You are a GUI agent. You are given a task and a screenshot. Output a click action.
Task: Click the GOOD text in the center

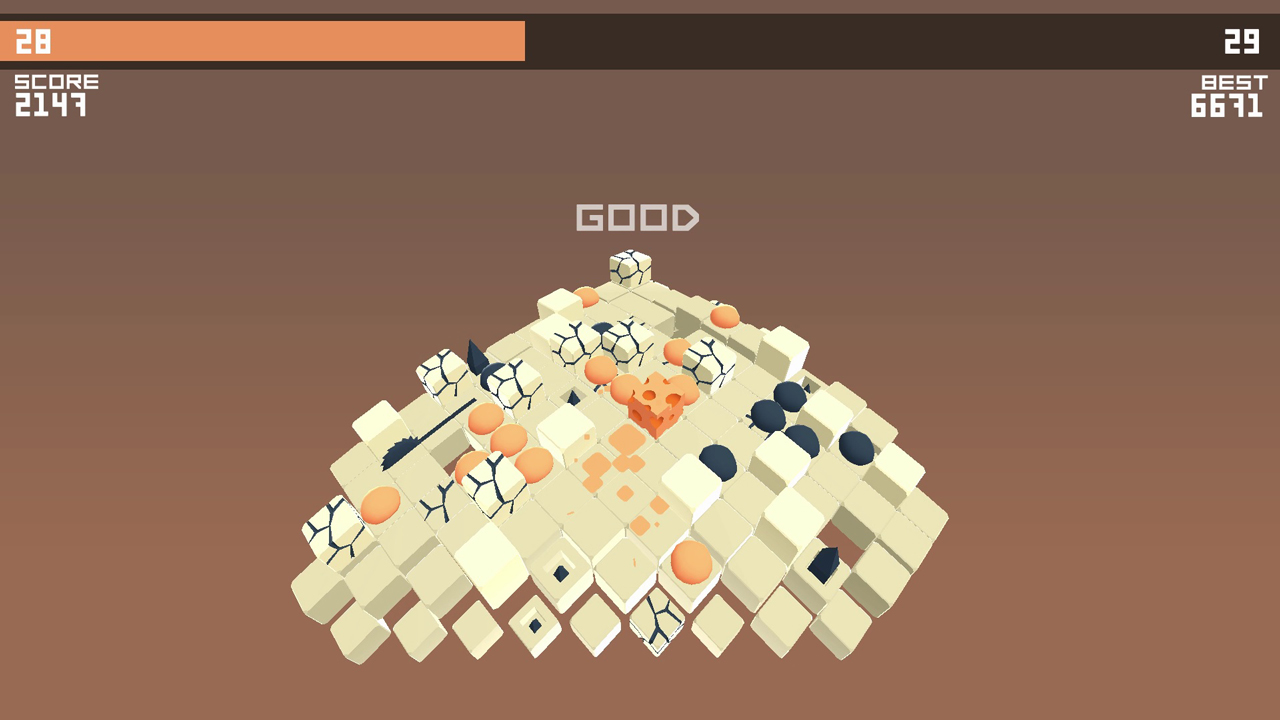coord(637,217)
